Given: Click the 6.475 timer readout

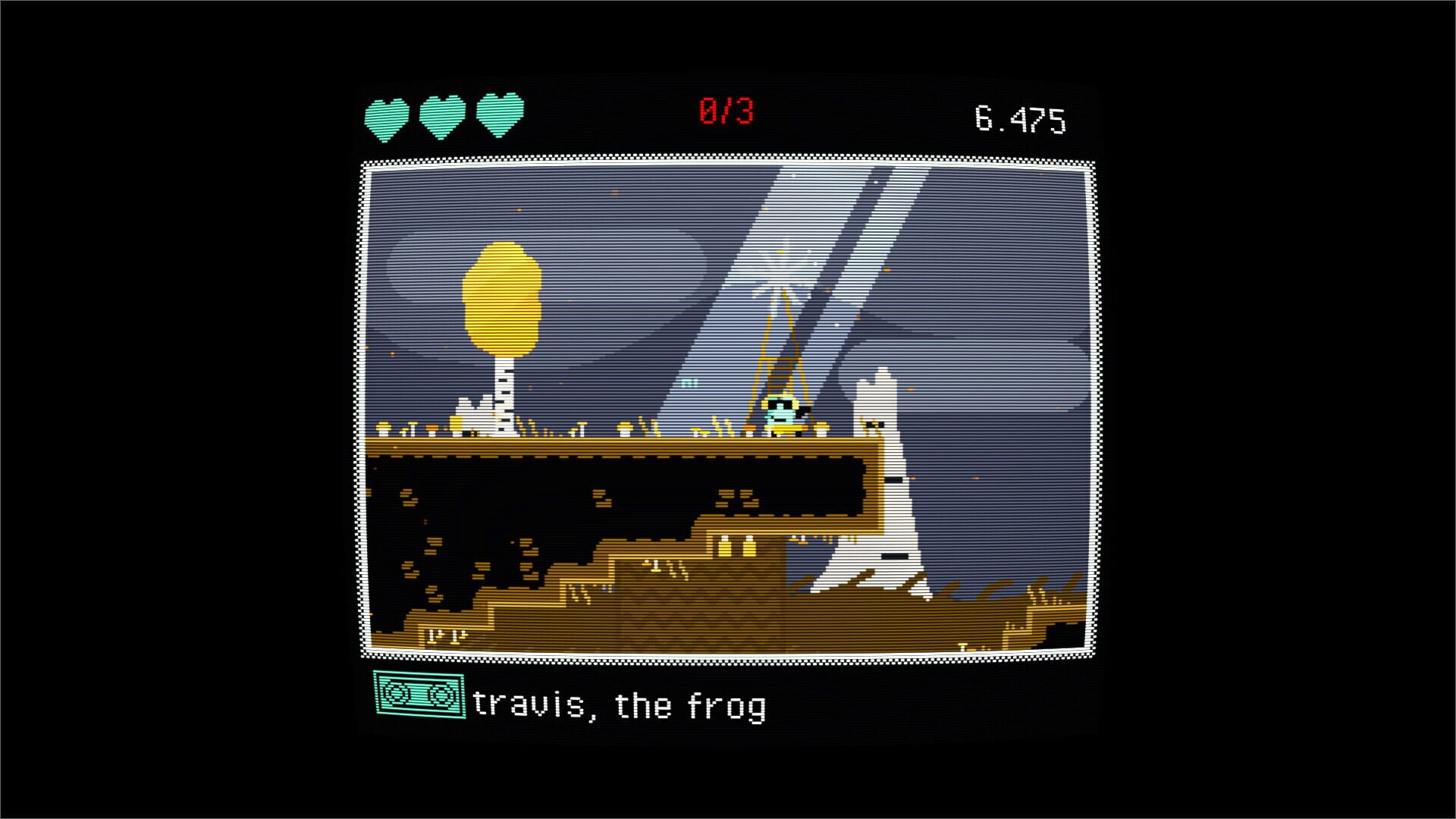Looking at the screenshot, I should [1024, 114].
